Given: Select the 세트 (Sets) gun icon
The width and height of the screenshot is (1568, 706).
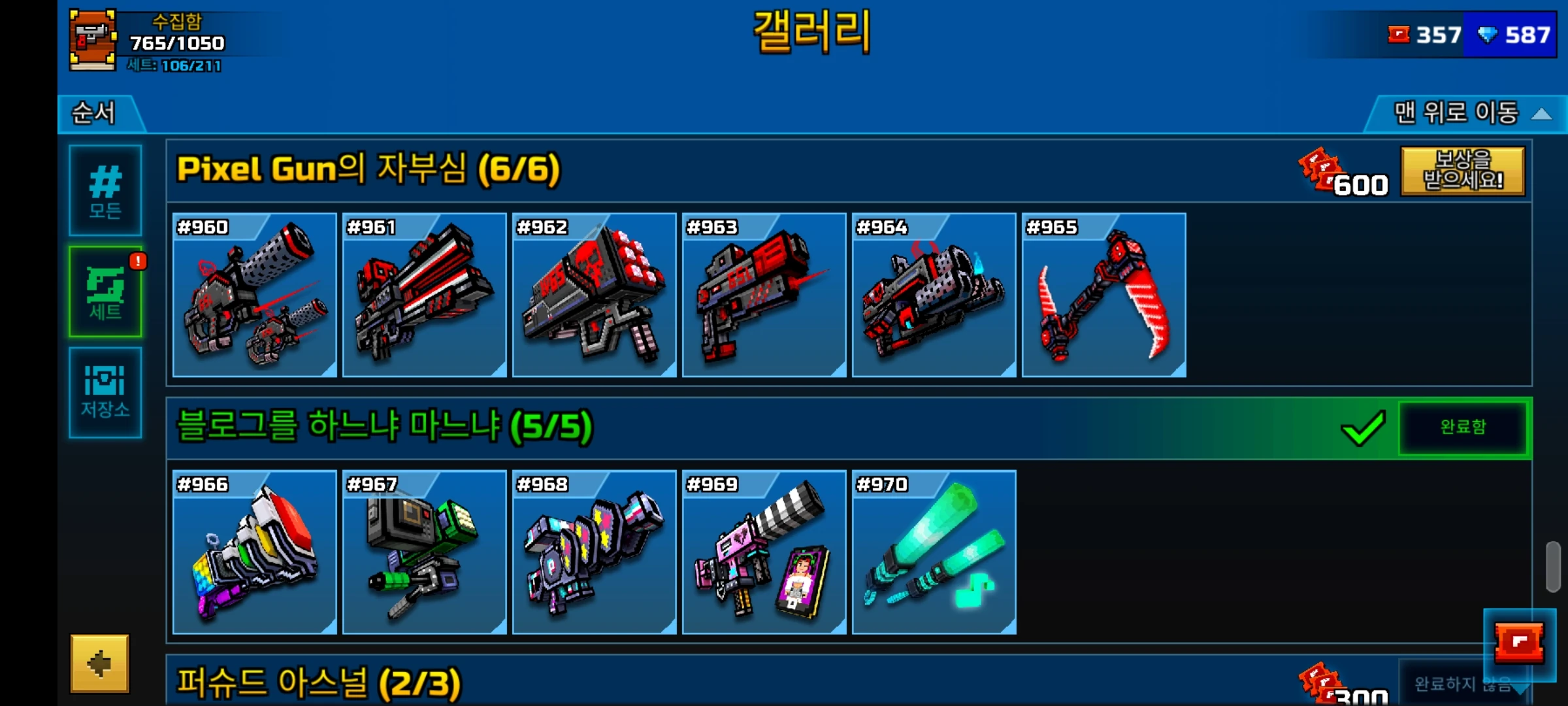Looking at the screenshot, I should (105, 292).
